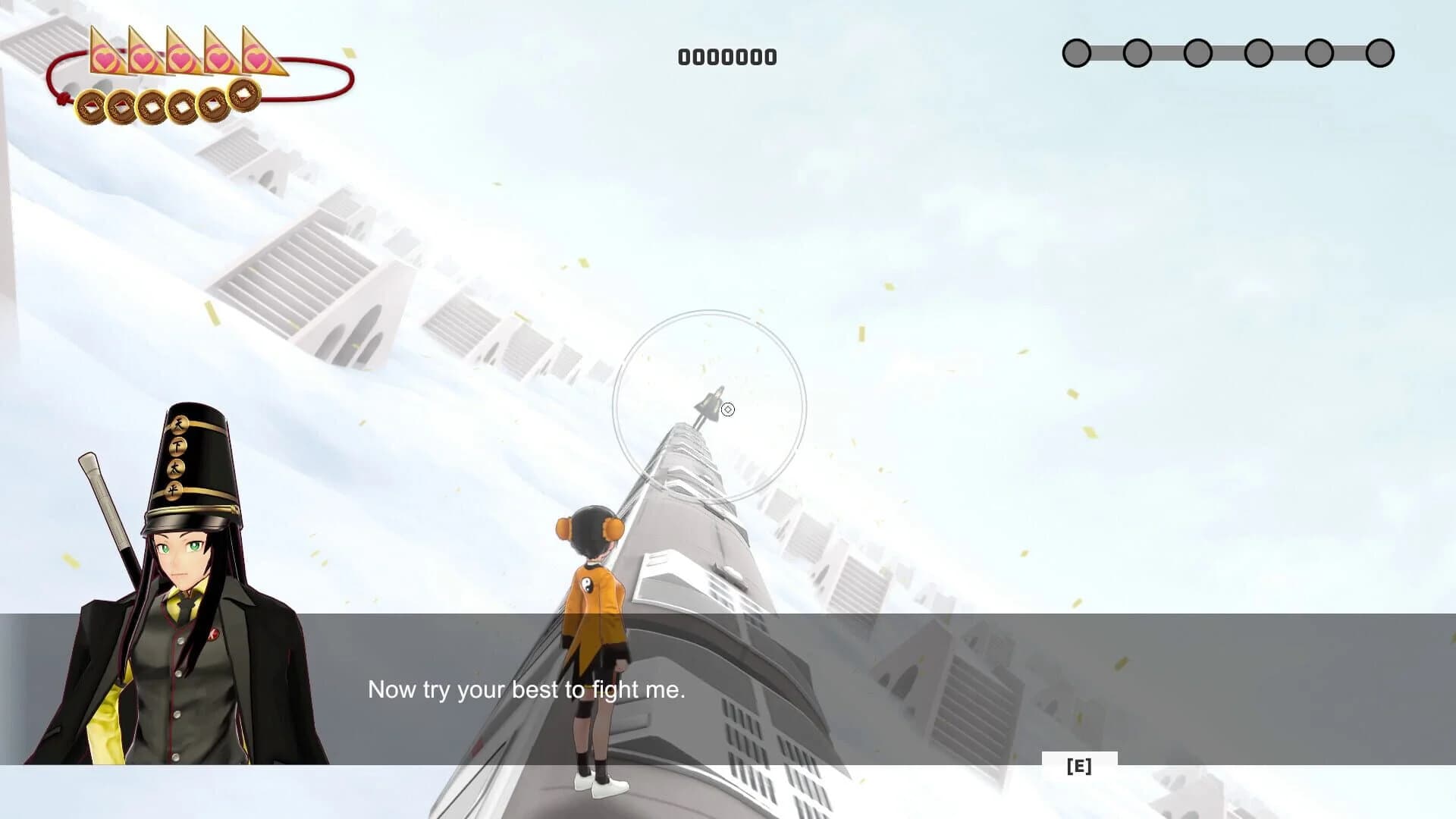
Task: Click the dialogue text to advance
Action: coord(528,690)
